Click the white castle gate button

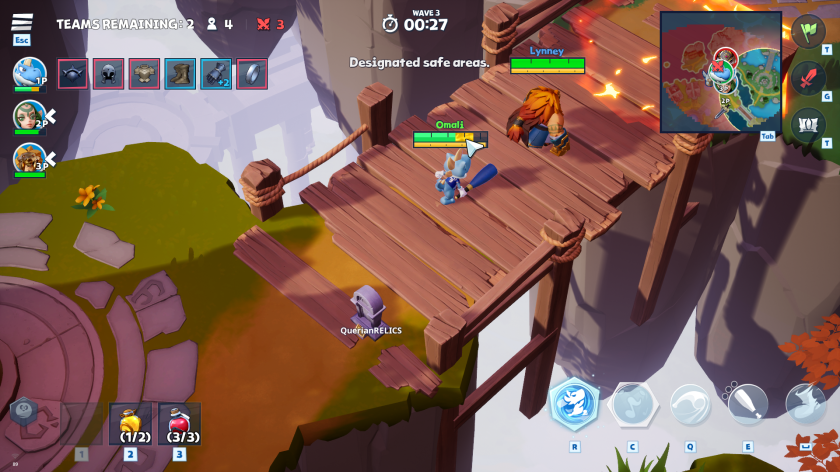(808, 124)
